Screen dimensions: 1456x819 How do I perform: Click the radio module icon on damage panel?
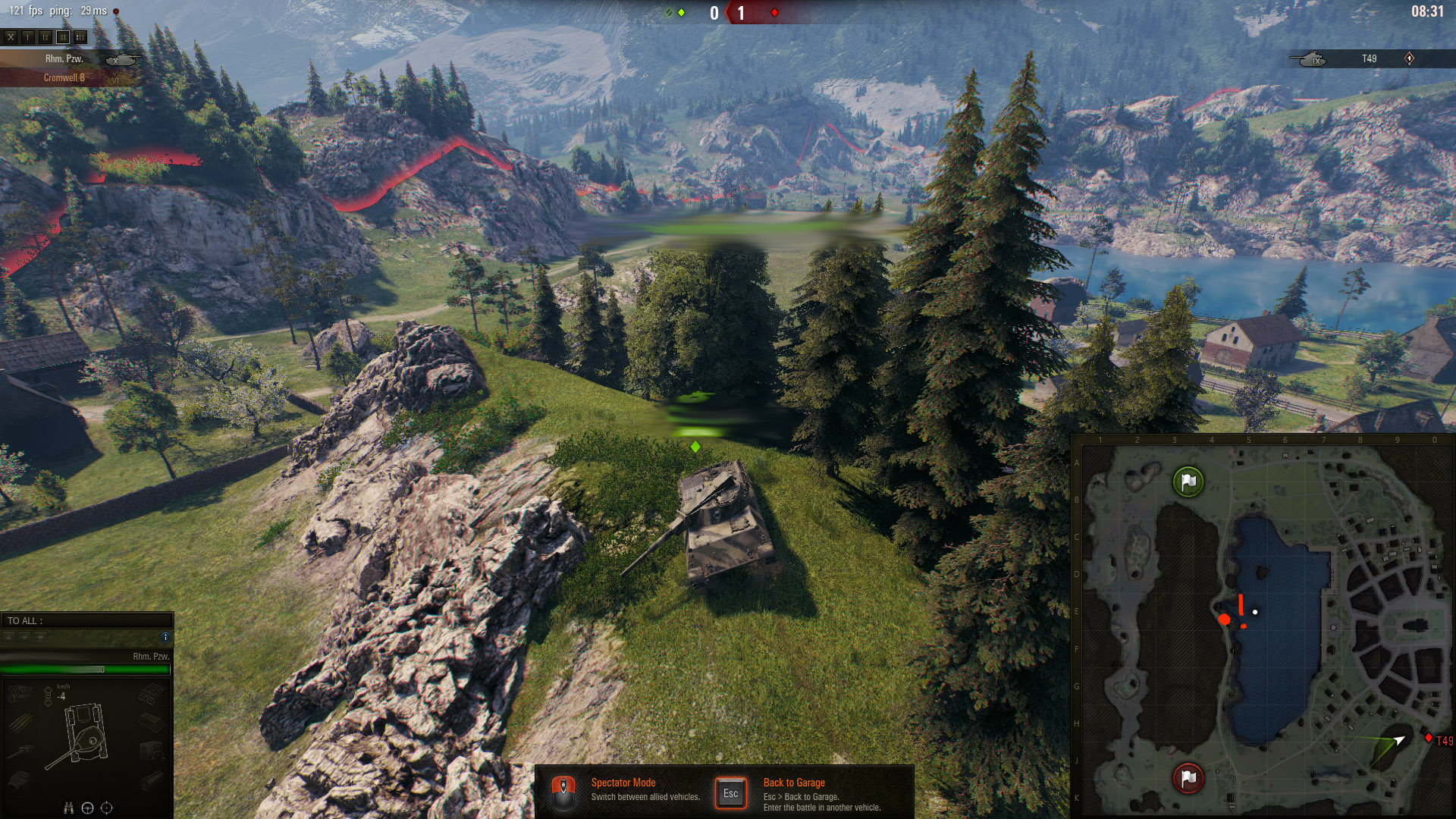tap(152, 751)
